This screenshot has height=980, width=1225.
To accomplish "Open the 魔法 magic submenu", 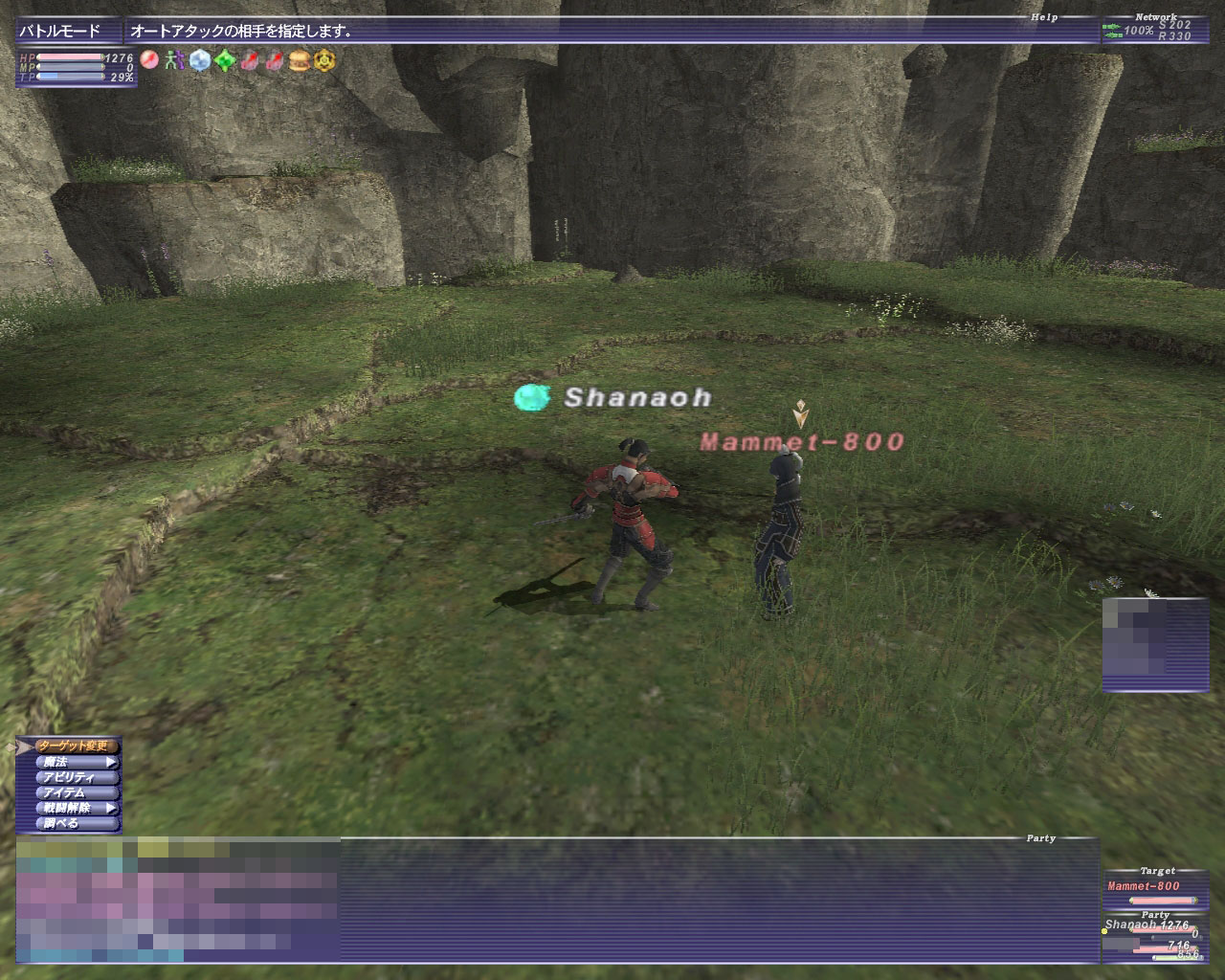I will [77, 762].
